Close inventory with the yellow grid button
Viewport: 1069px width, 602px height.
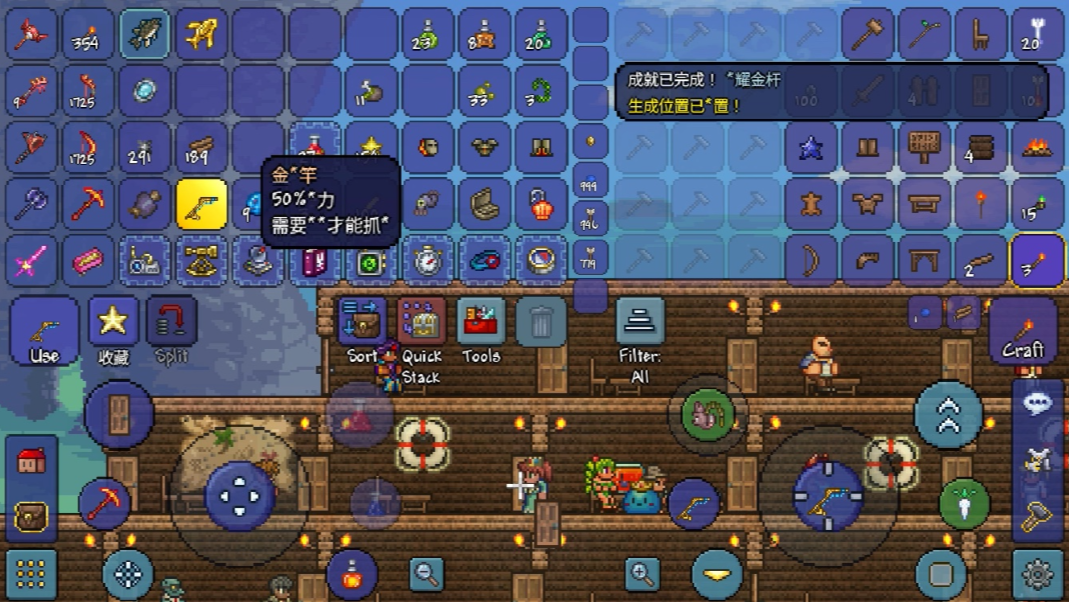click(x=31, y=574)
